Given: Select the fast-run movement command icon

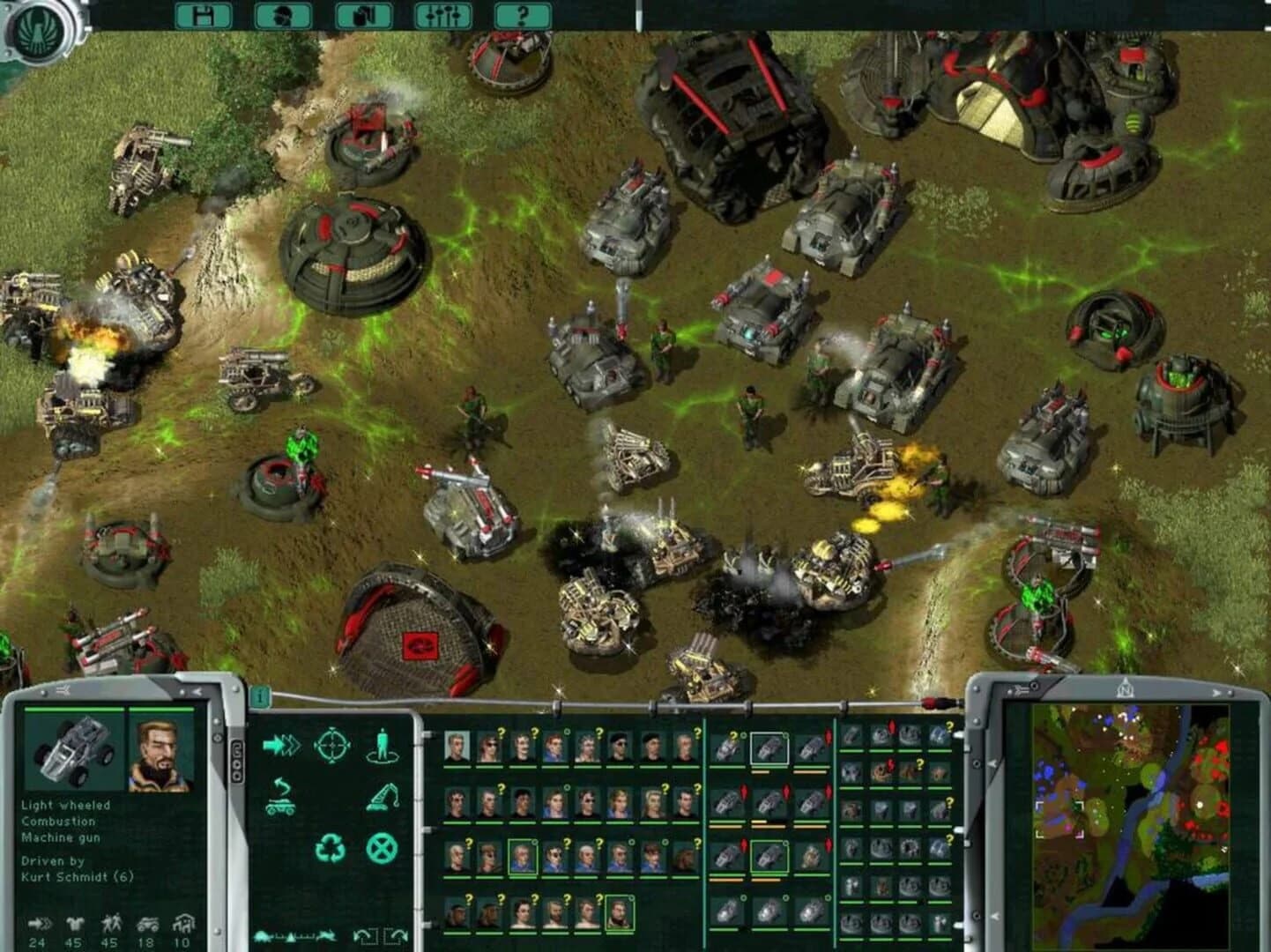Looking at the screenshot, I should pos(280,745).
